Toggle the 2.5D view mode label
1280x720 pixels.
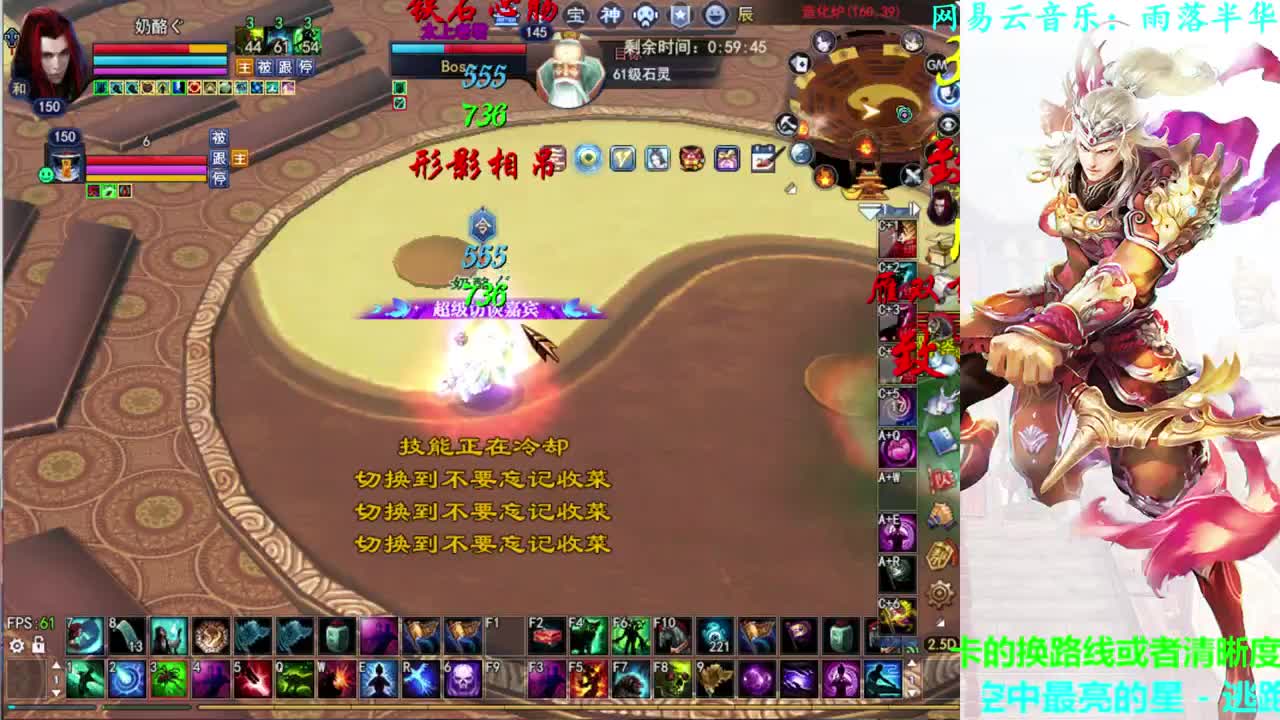point(942,645)
